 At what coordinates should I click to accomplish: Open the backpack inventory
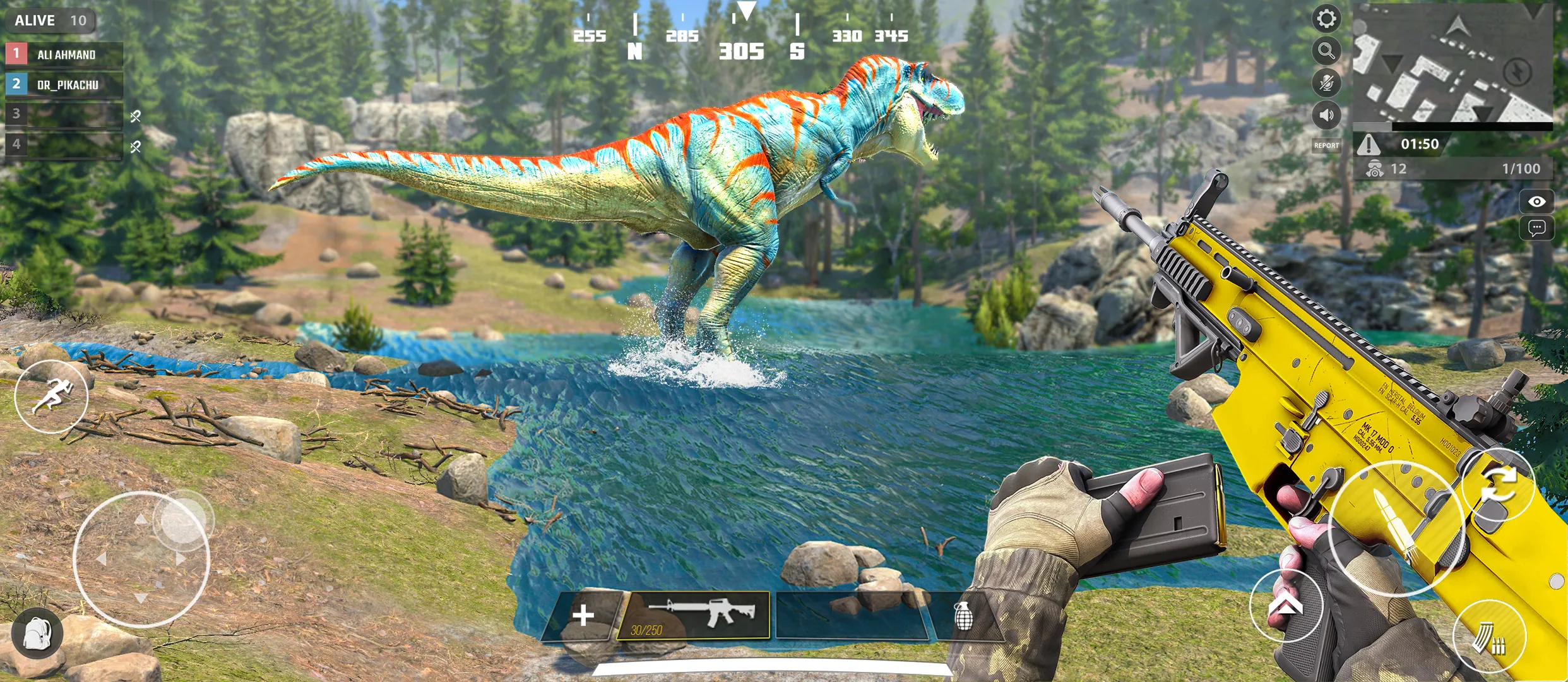tap(37, 633)
